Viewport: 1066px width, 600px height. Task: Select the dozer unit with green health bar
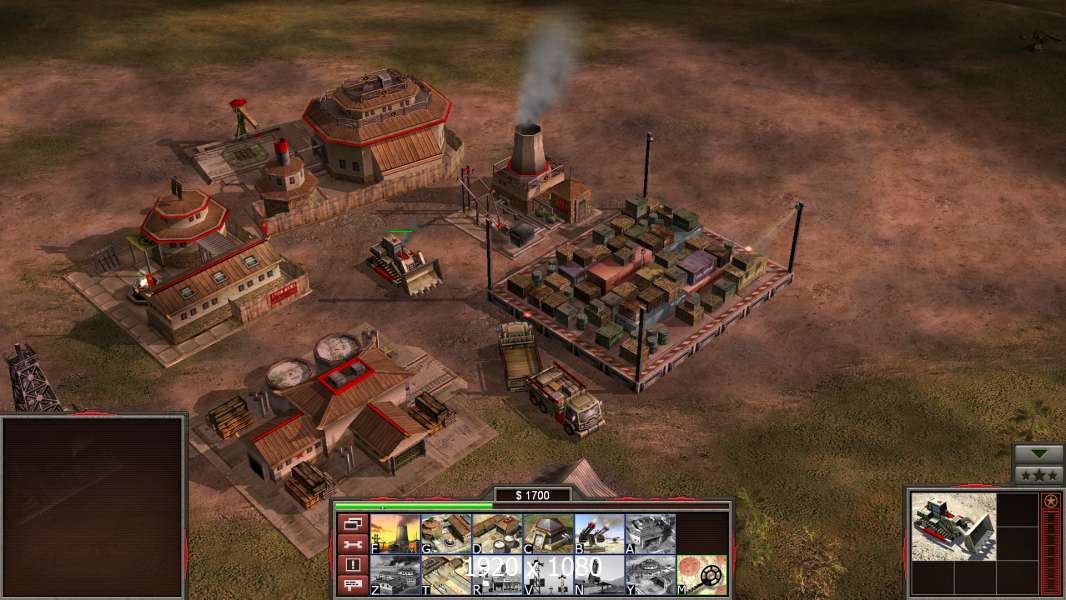pos(404,262)
